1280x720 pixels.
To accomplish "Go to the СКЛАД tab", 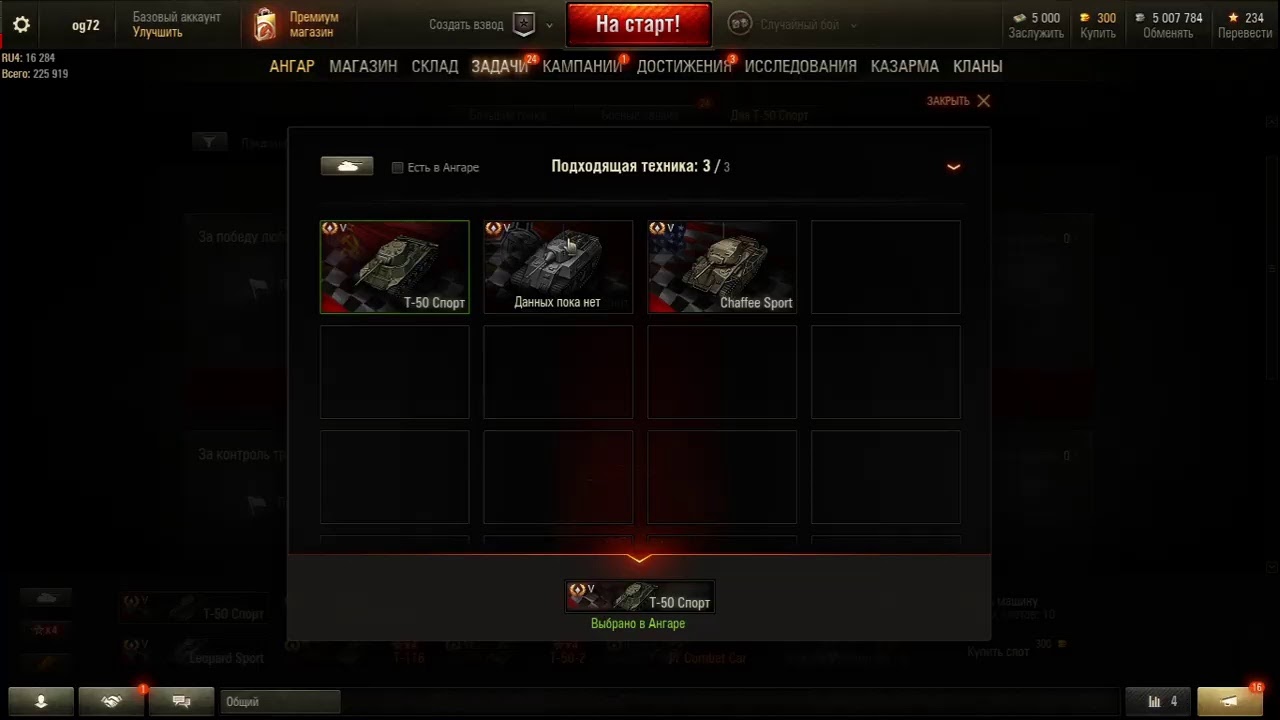I will click(435, 66).
